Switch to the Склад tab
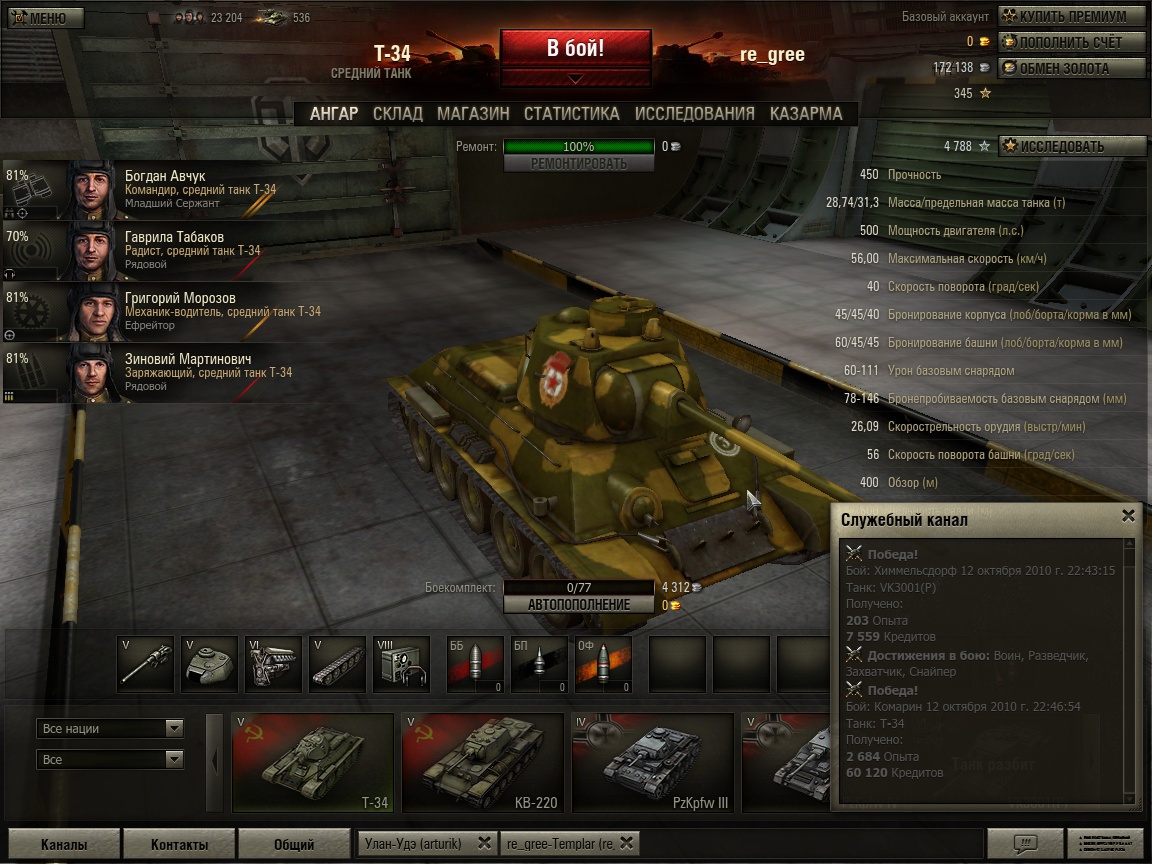This screenshot has width=1152, height=864. (x=397, y=113)
